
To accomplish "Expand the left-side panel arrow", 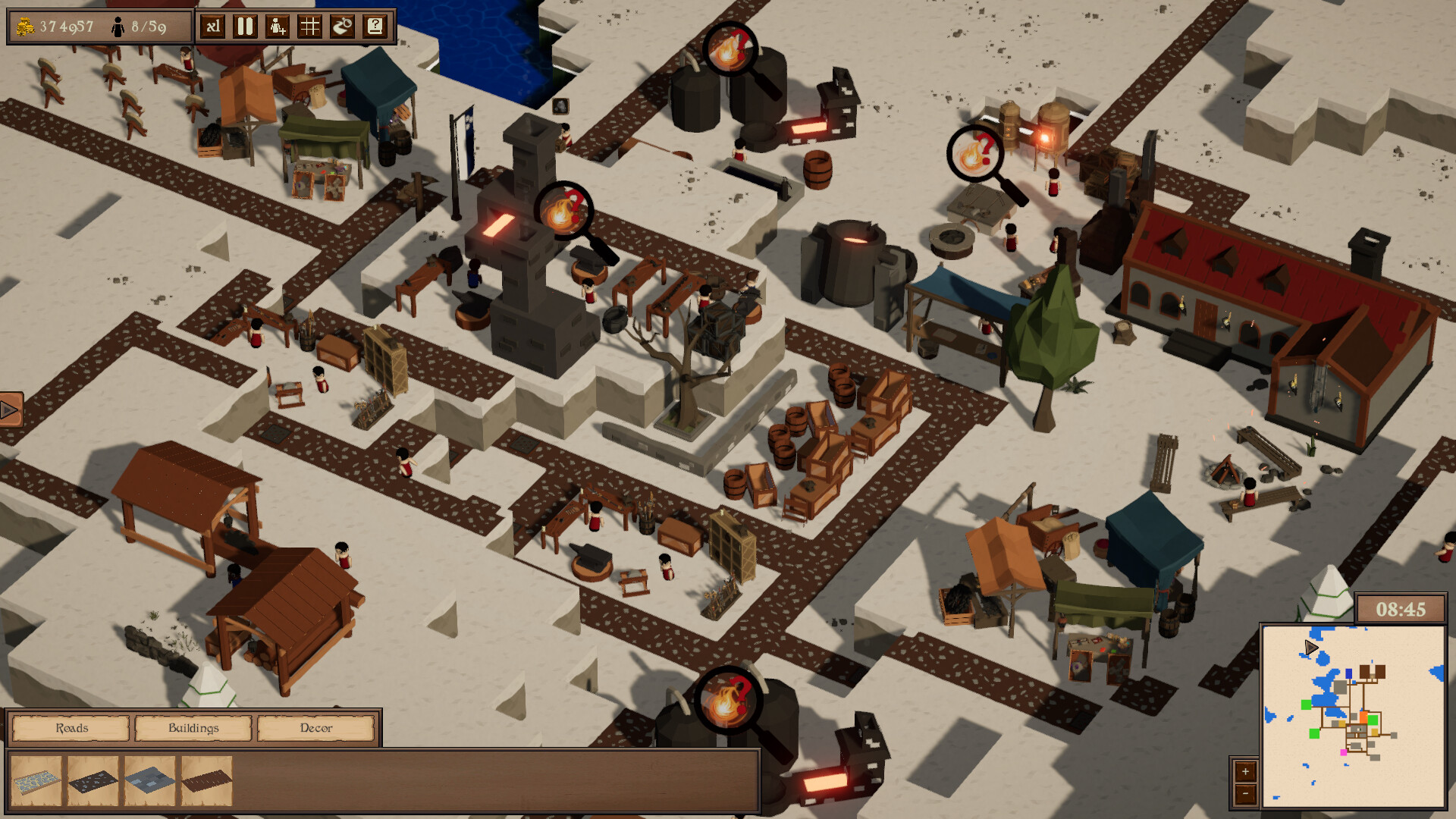I will pos(10,409).
